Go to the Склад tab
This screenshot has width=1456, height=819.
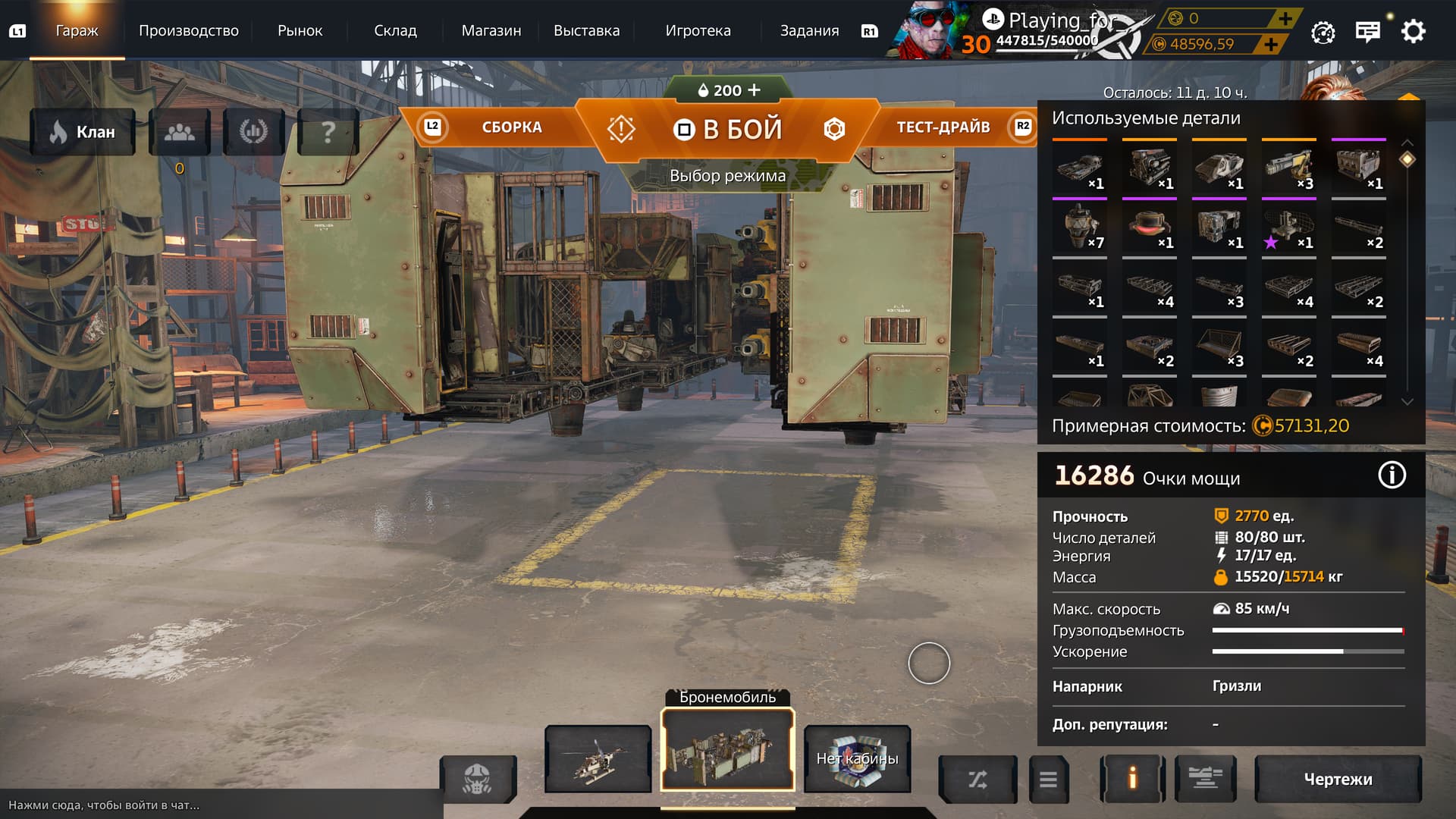(395, 30)
